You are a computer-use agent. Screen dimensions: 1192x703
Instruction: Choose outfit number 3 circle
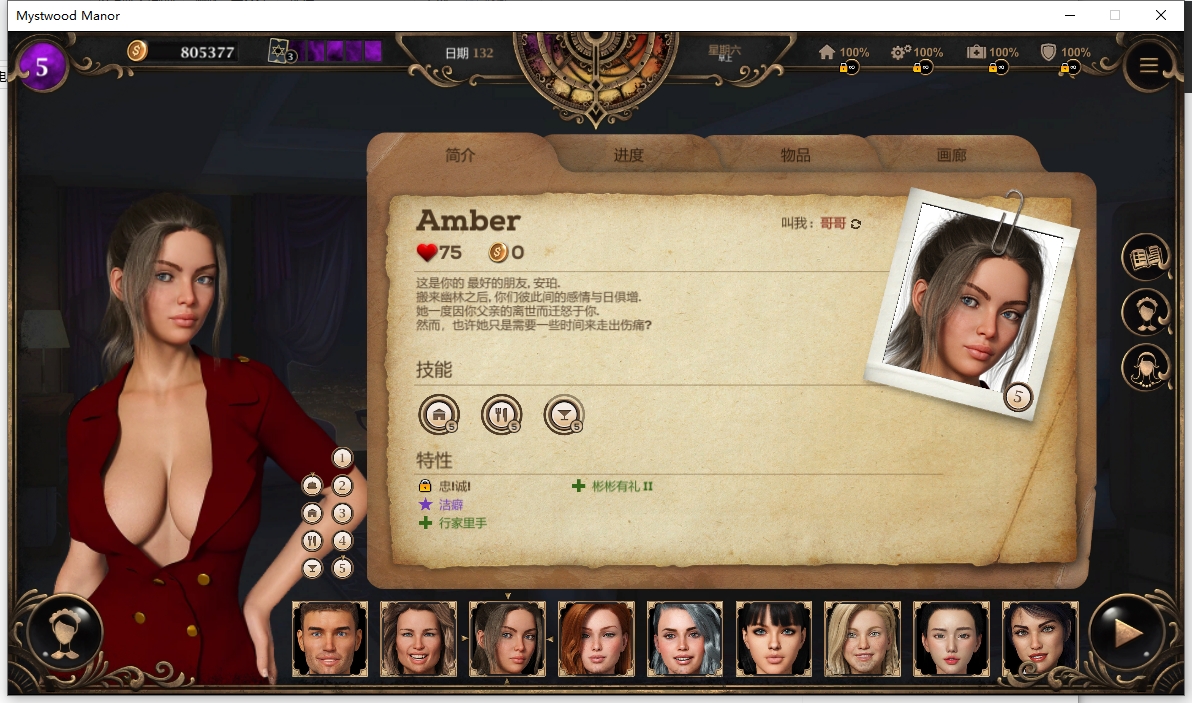click(x=343, y=514)
